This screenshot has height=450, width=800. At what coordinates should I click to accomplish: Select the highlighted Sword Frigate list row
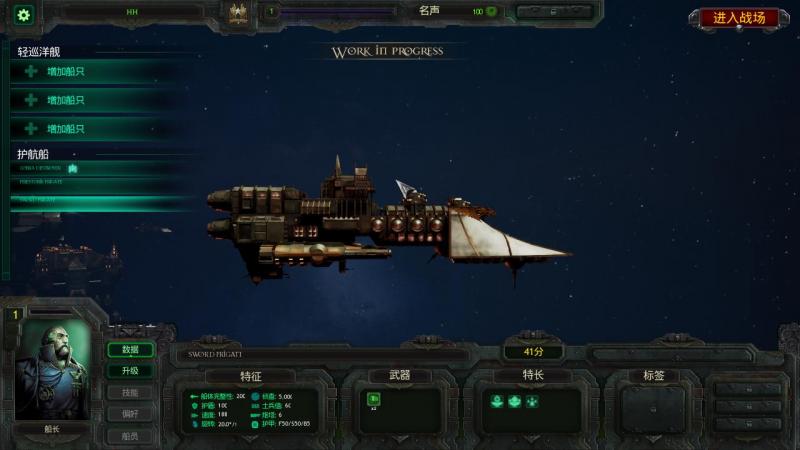[x=100, y=200]
